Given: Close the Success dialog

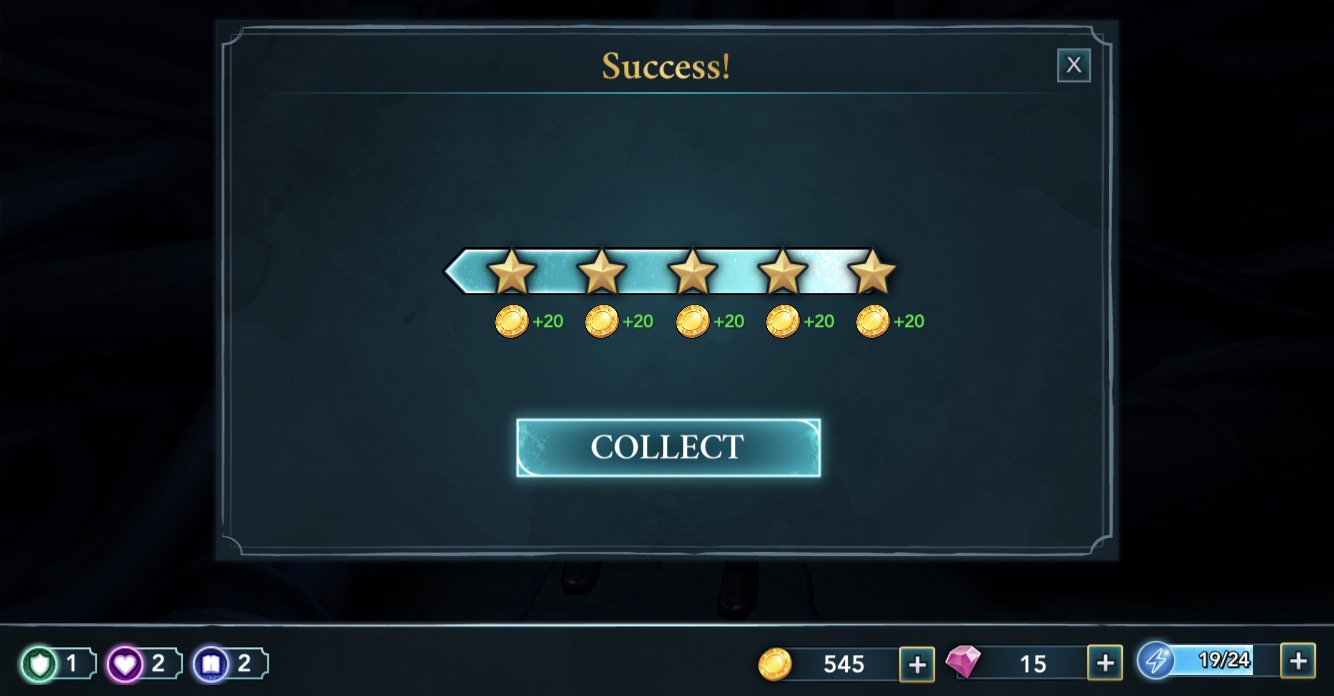Looking at the screenshot, I should pyautogui.click(x=1073, y=66).
